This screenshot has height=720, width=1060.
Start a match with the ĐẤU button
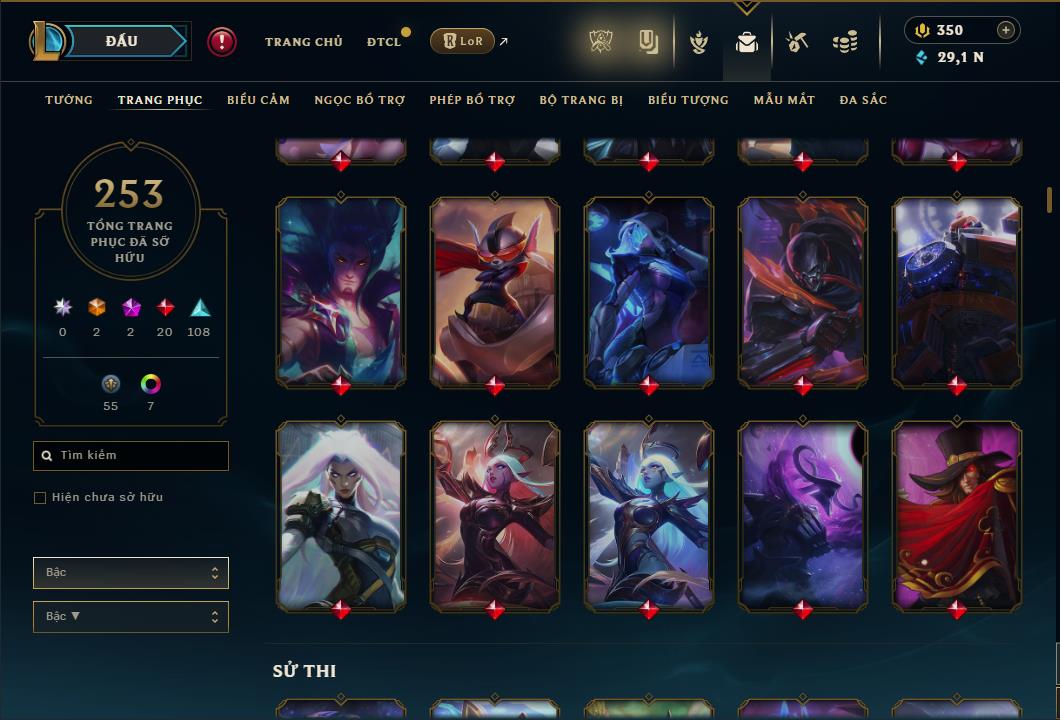122,41
